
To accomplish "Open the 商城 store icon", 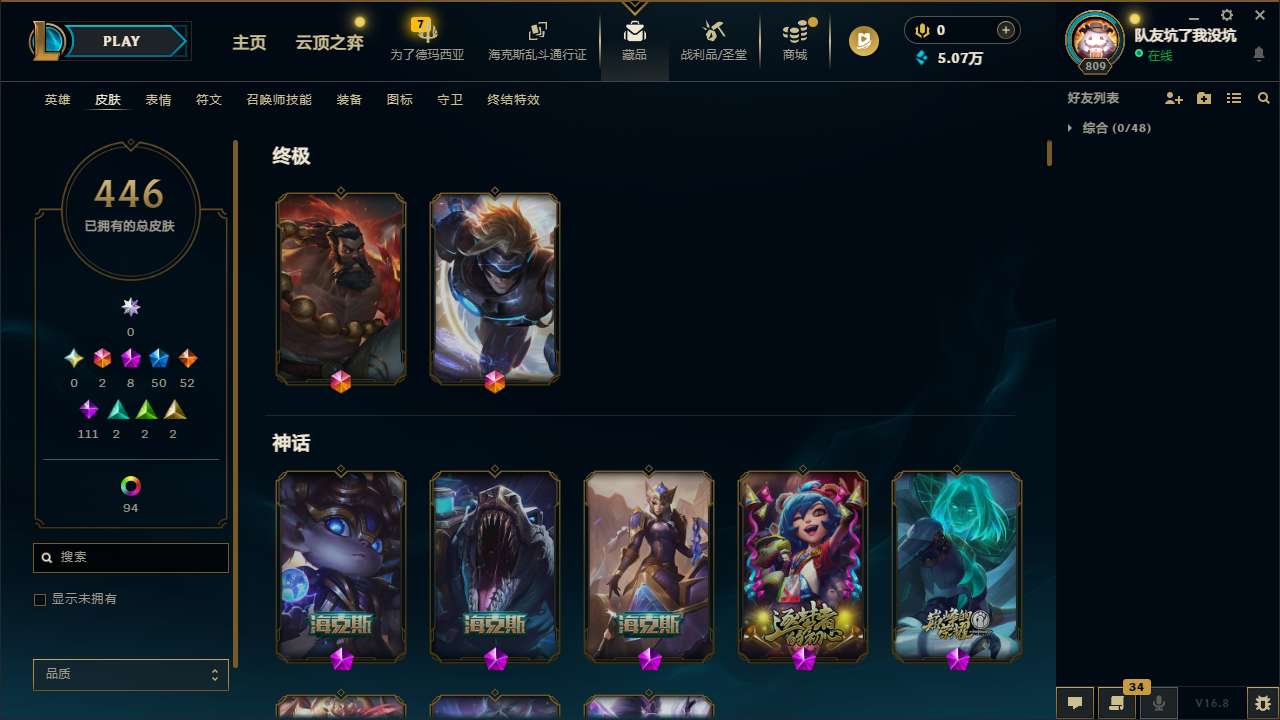I will pos(795,35).
